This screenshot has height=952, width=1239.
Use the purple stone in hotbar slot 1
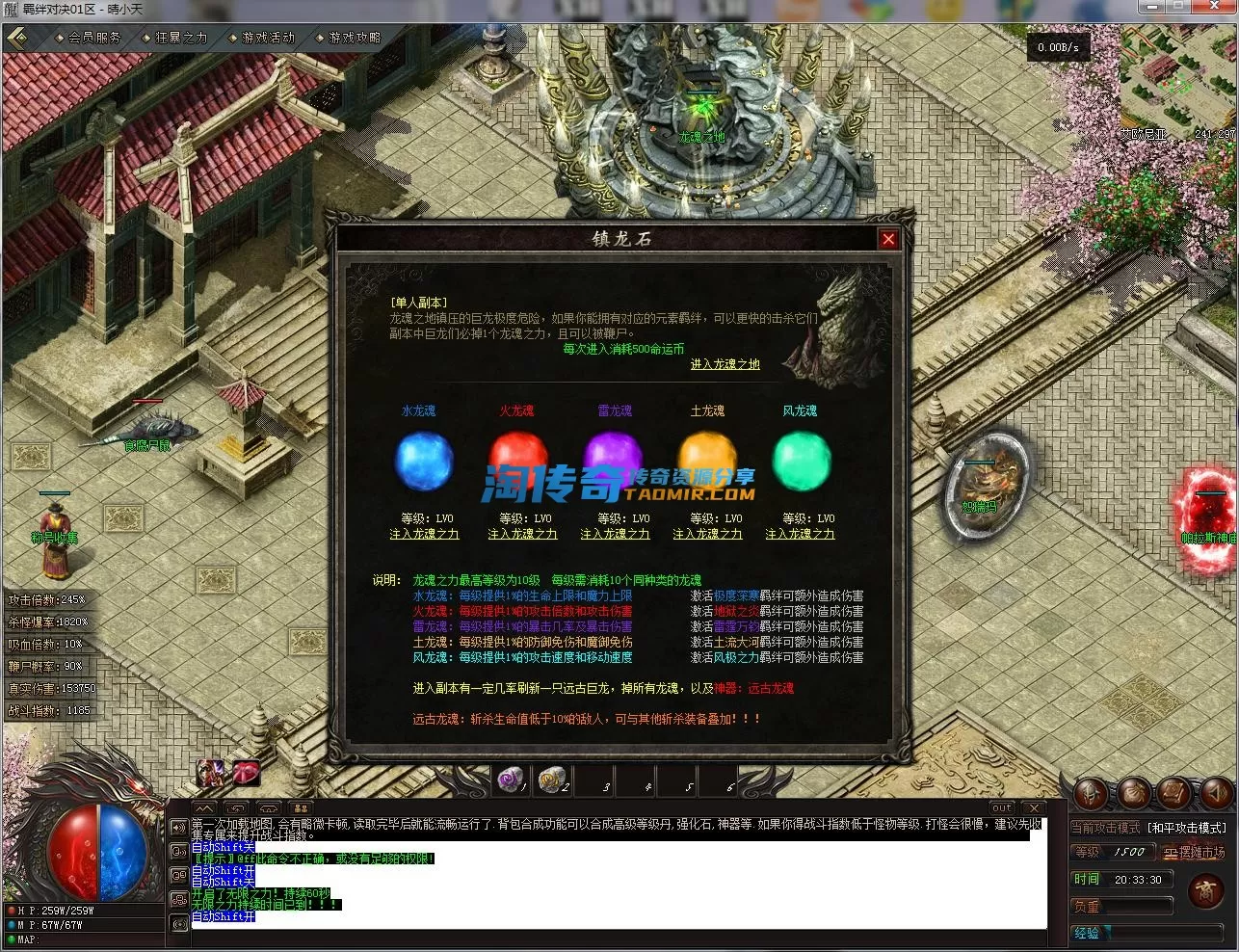(x=511, y=779)
